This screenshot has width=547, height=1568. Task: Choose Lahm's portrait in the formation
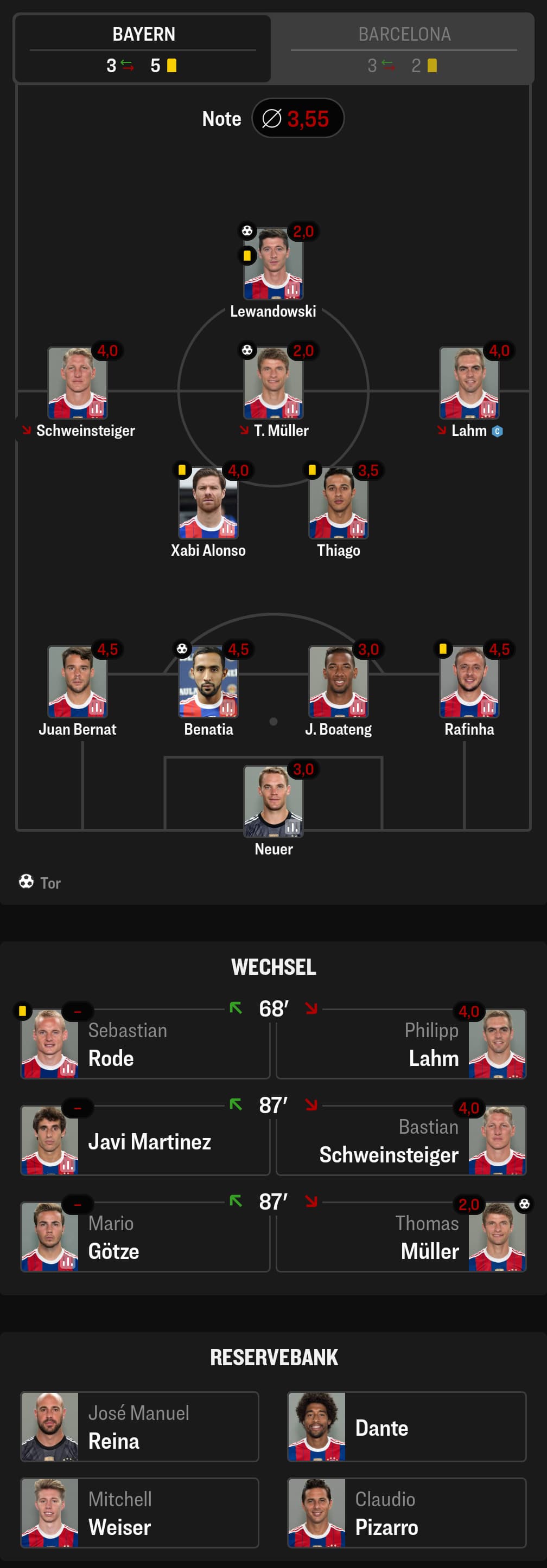pyautogui.click(x=469, y=383)
